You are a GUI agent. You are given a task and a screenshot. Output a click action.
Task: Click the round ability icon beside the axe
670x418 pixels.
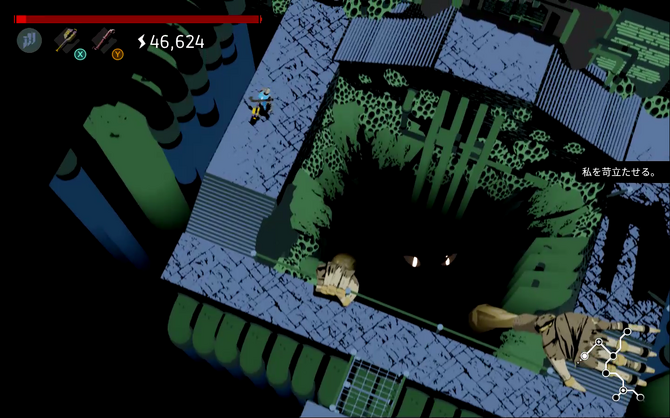click(x=29, y=41)
